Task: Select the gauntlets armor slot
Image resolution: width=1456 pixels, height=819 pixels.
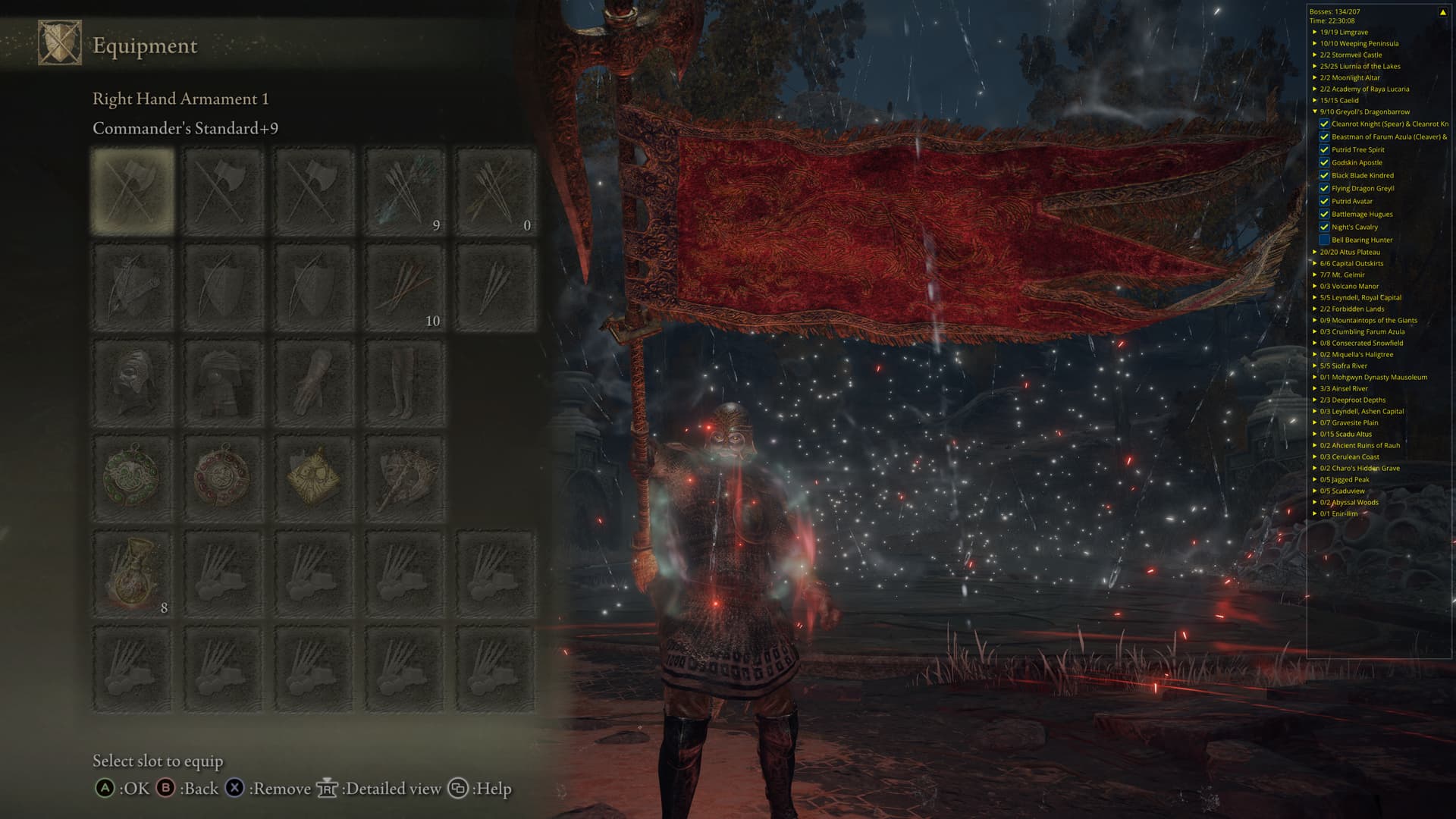Action: (x=314, y=382)
